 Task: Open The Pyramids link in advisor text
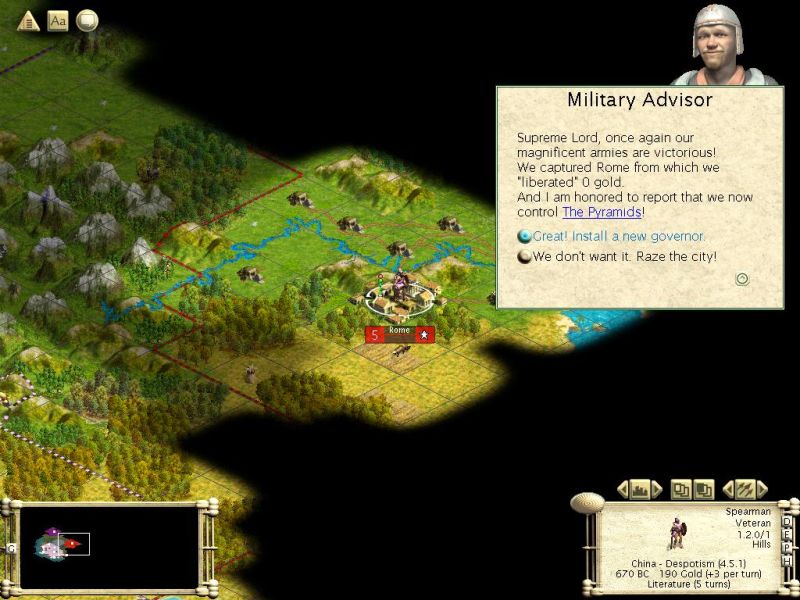click(x=600, y=212)
